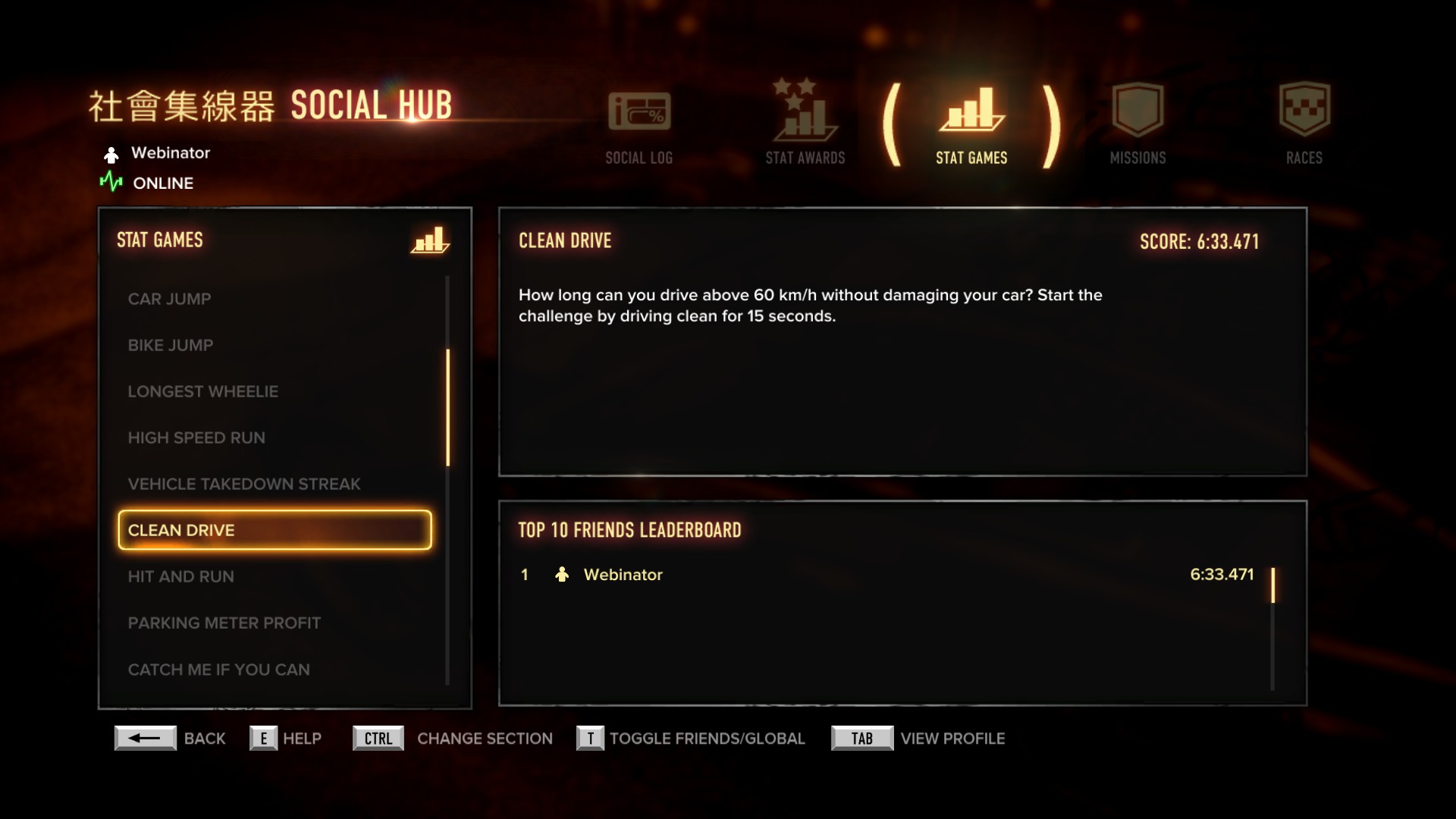The height and width of the screenshot is (819, 1456).
Task: Select the Stat Games tab
Action: (971, 125)
